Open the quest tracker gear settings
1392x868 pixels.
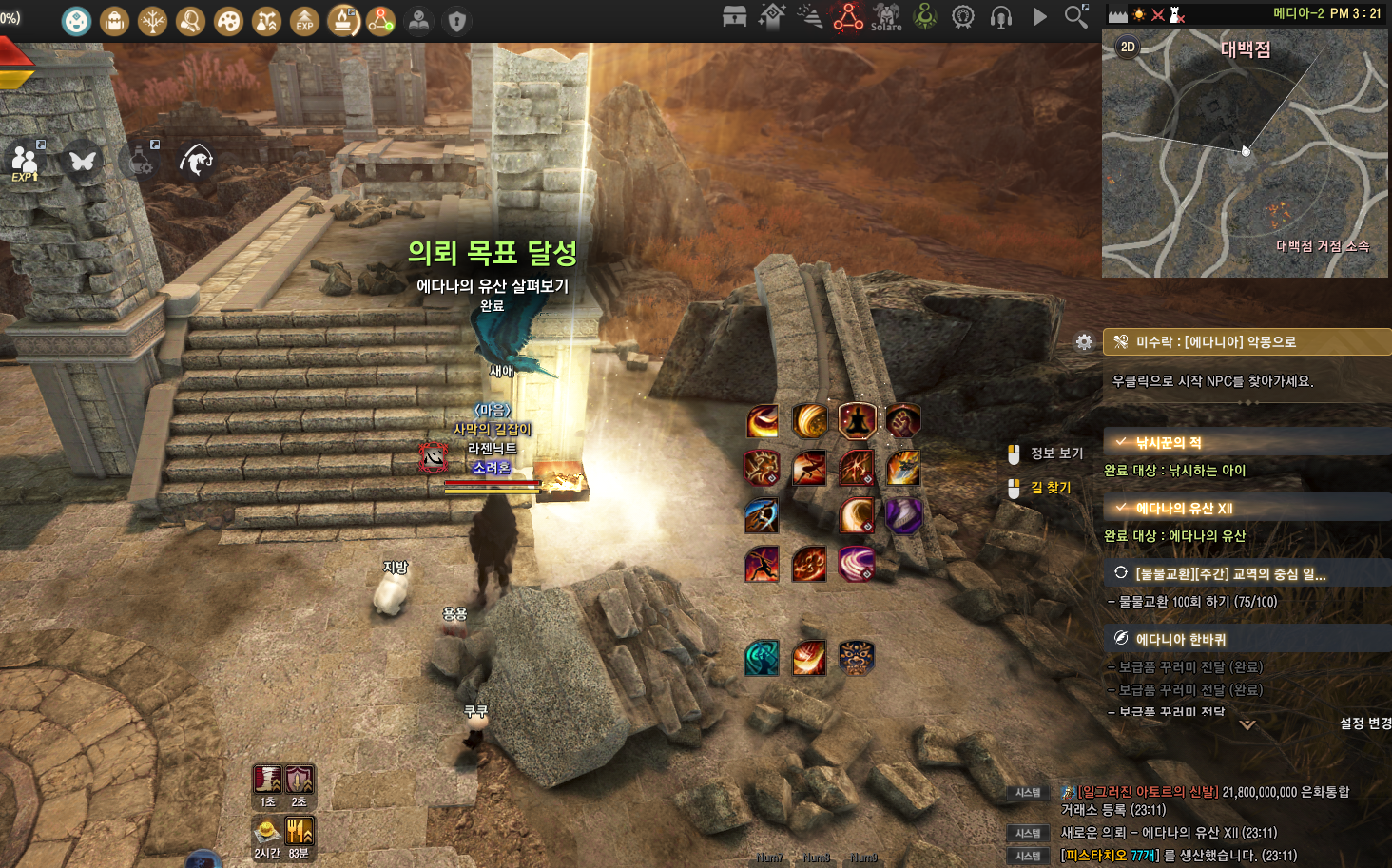(1084, 342)
